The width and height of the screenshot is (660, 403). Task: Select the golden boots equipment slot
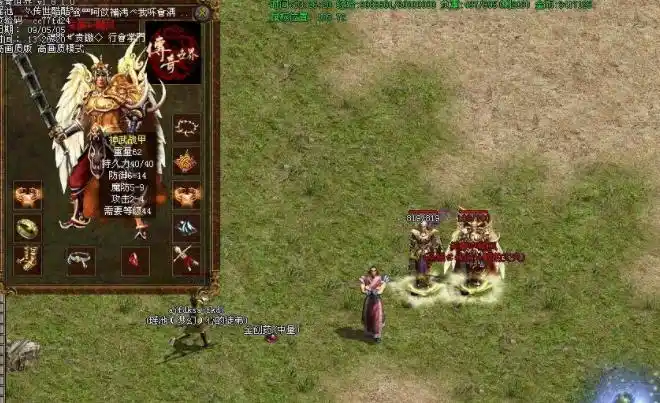(28, 260)
